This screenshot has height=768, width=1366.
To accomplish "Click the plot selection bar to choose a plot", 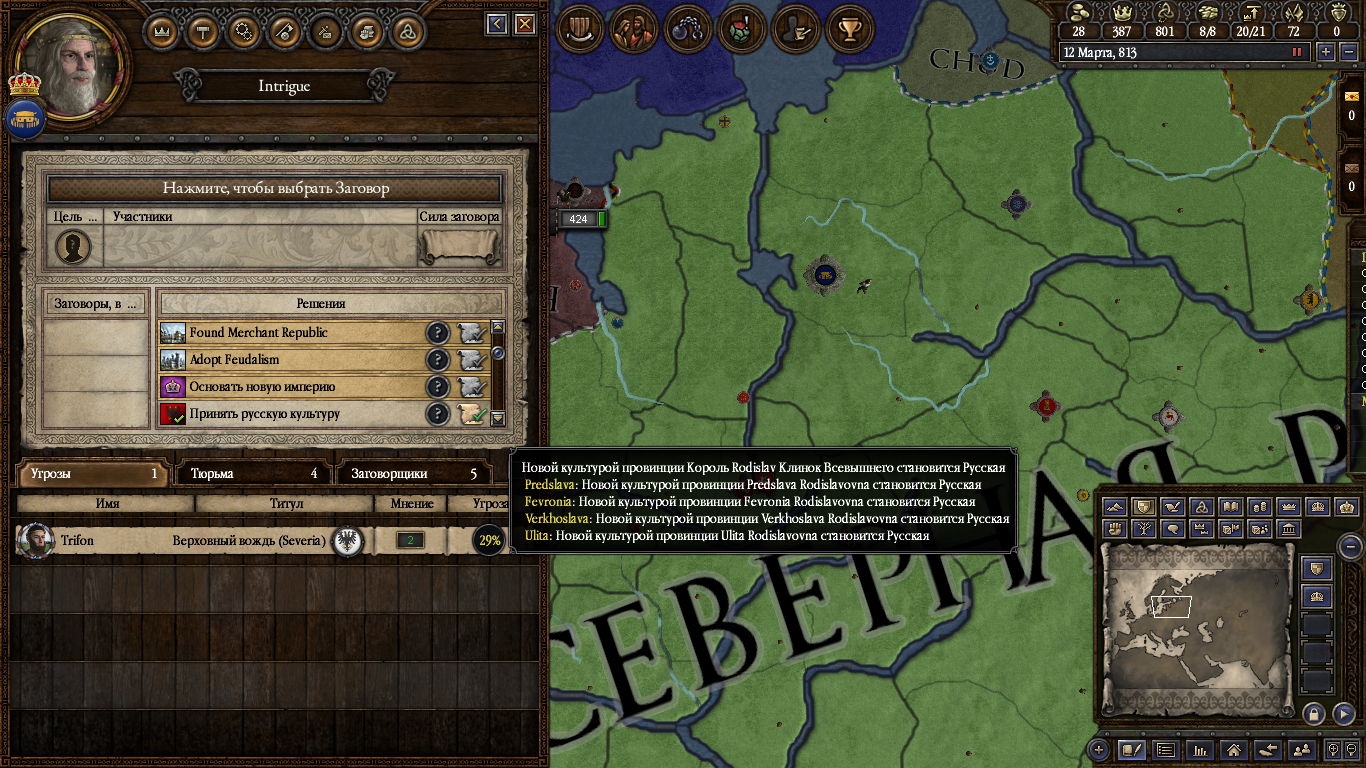I will 275,188.
